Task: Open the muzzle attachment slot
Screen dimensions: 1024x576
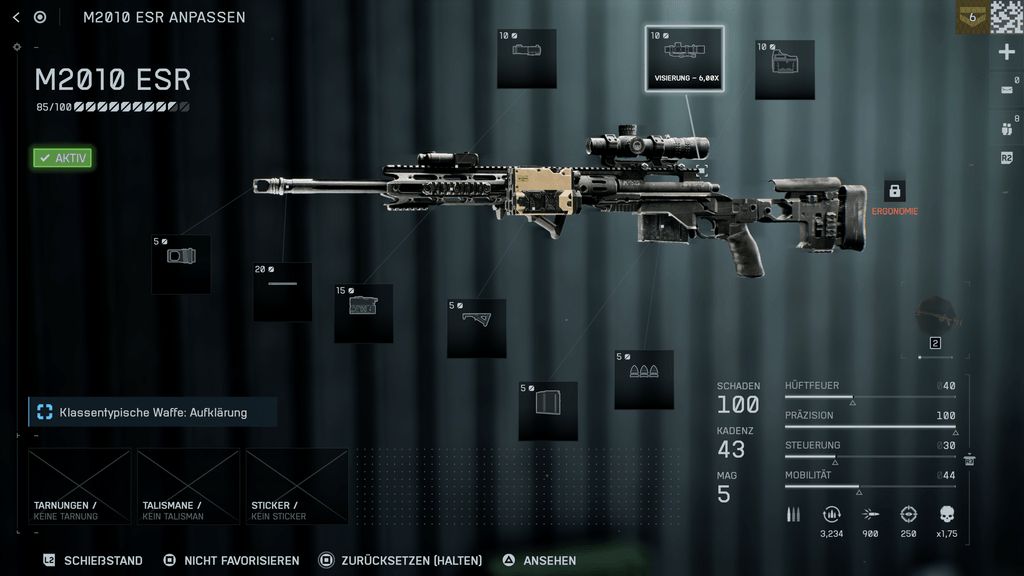Action: tap(181, 264)
